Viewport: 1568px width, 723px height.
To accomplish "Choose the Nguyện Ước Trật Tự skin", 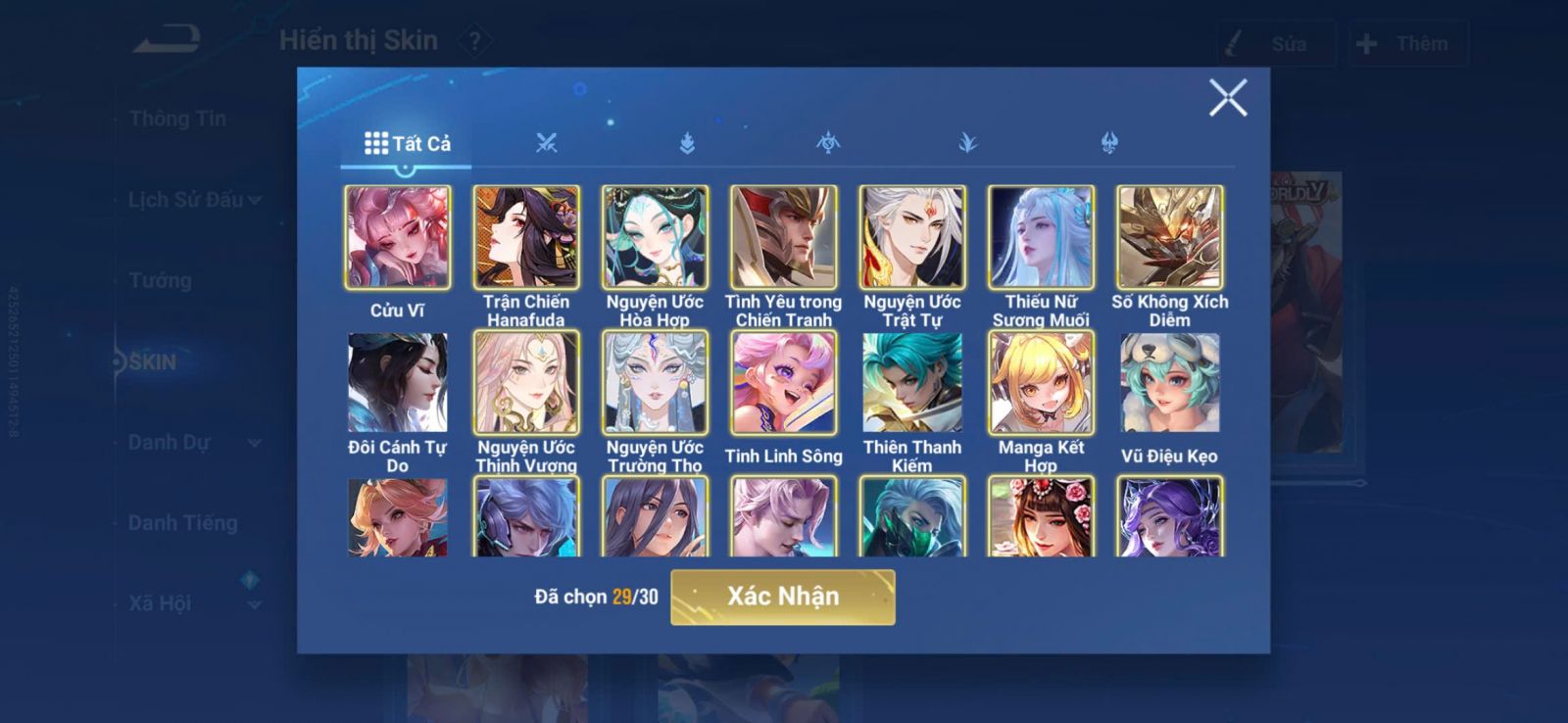I will [912, 238].
